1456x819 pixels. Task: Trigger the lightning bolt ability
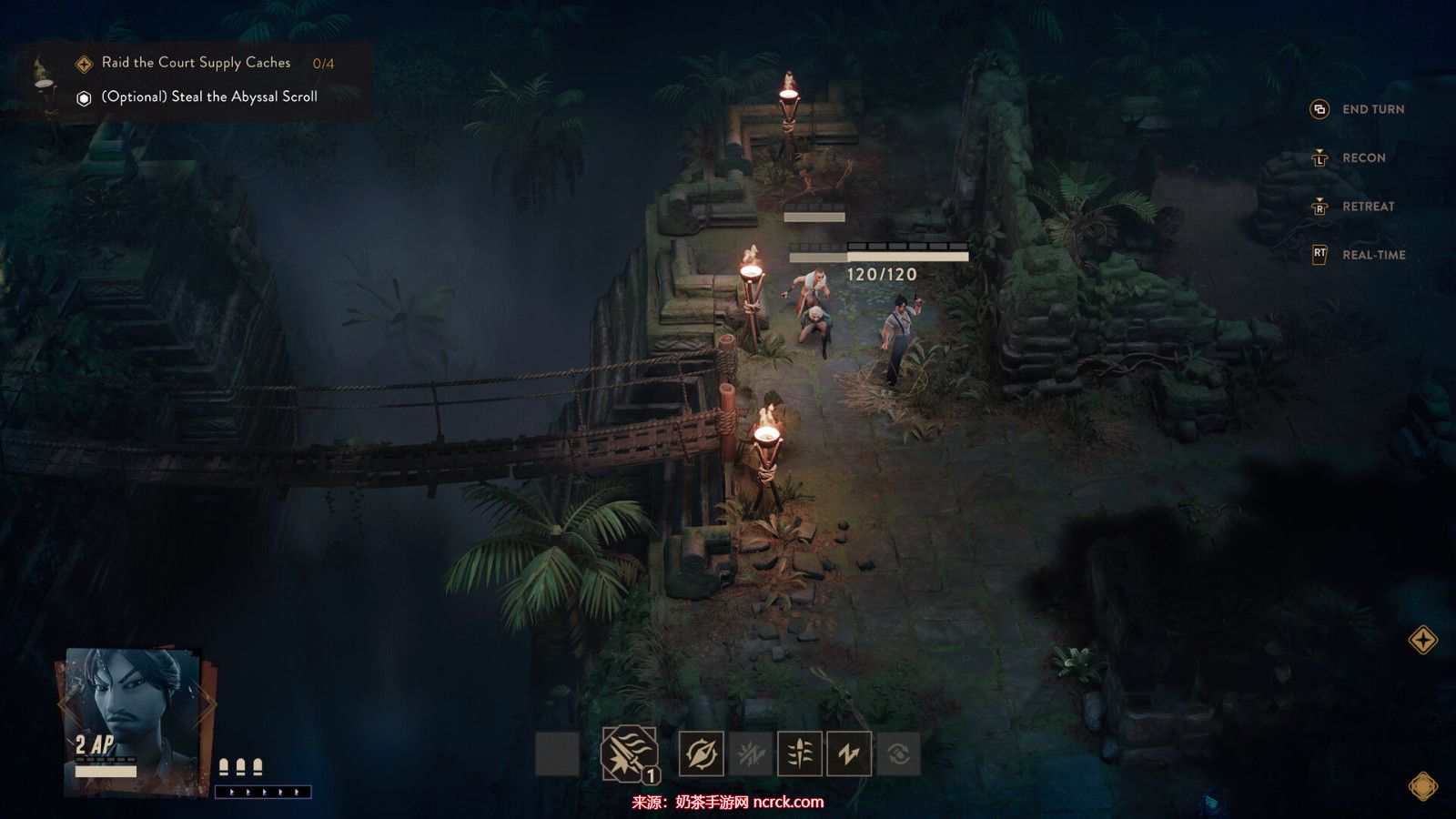click(x=849, y=753)
